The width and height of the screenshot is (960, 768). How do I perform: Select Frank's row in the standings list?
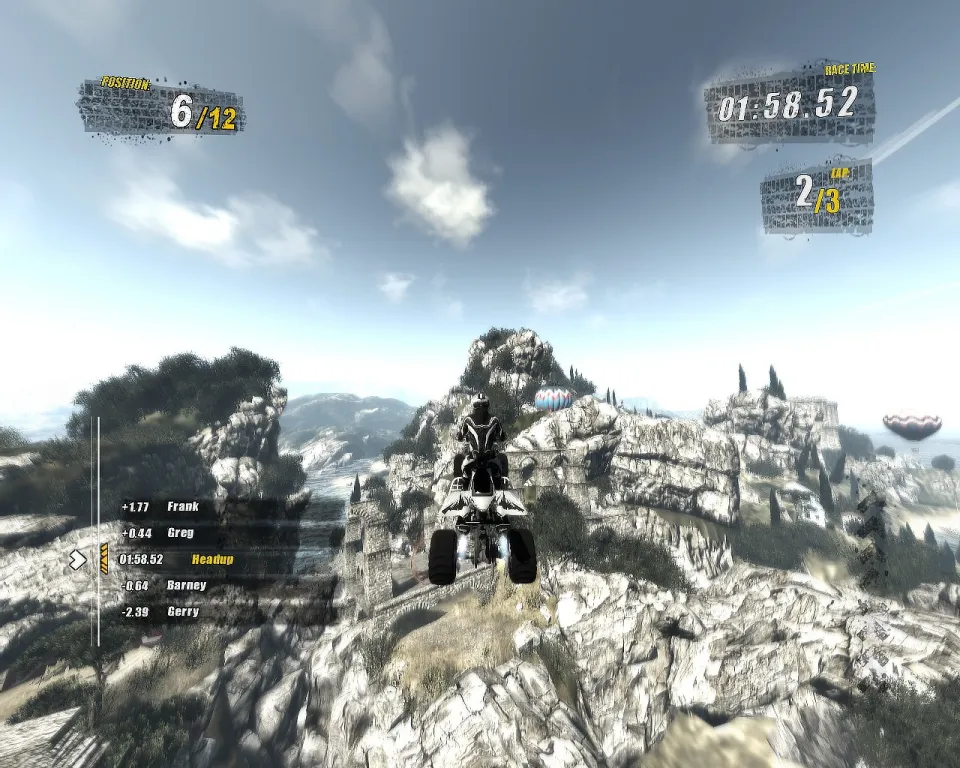pyautogui.click(x=182, y=507)
